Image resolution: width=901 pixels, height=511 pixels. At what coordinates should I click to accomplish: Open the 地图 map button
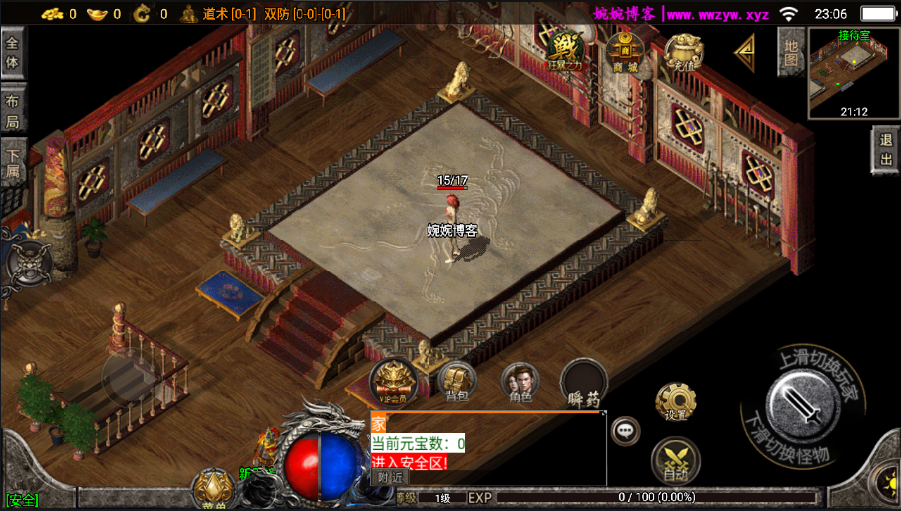(791, 53)
